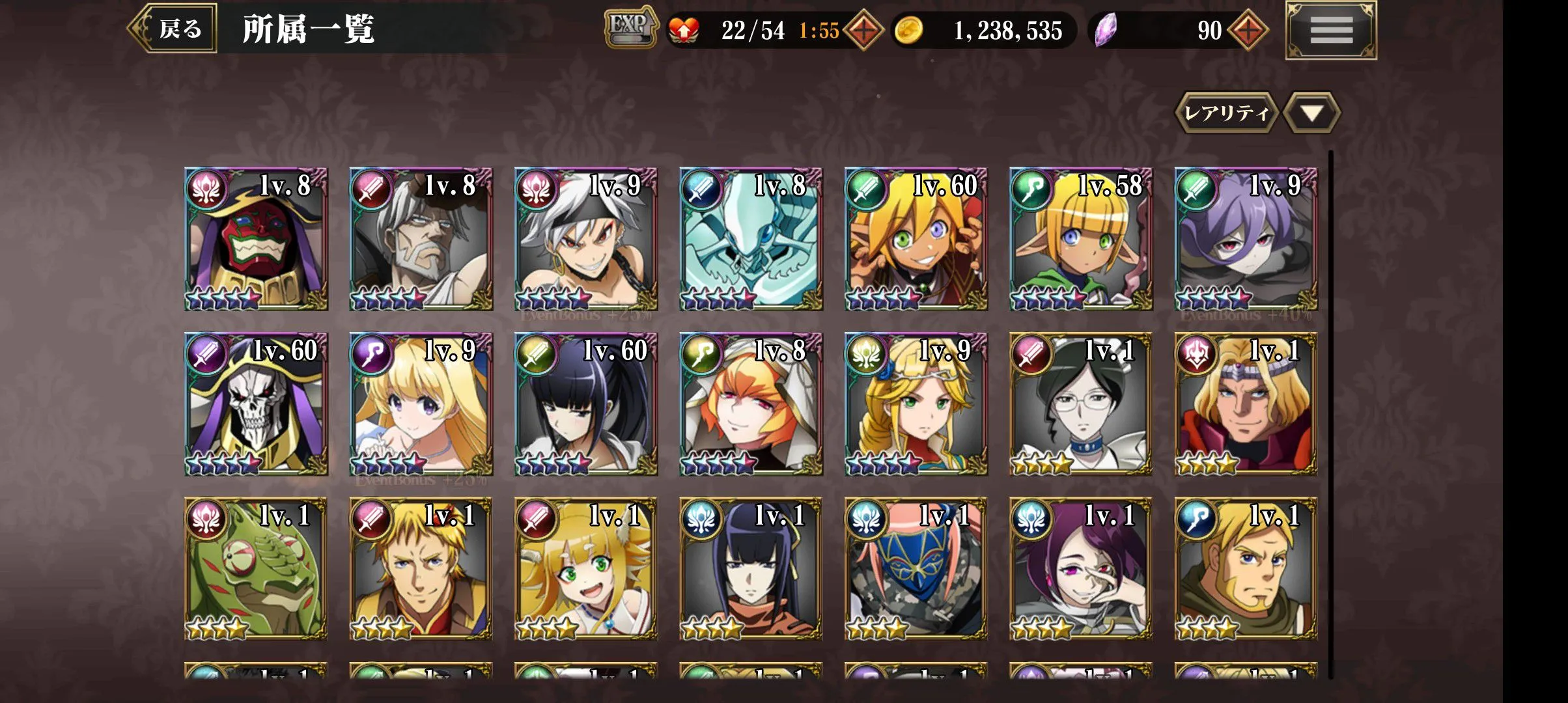Go back with the 戻る button
The width and height of the screenshot is (1568, 703).
[173, 29]
